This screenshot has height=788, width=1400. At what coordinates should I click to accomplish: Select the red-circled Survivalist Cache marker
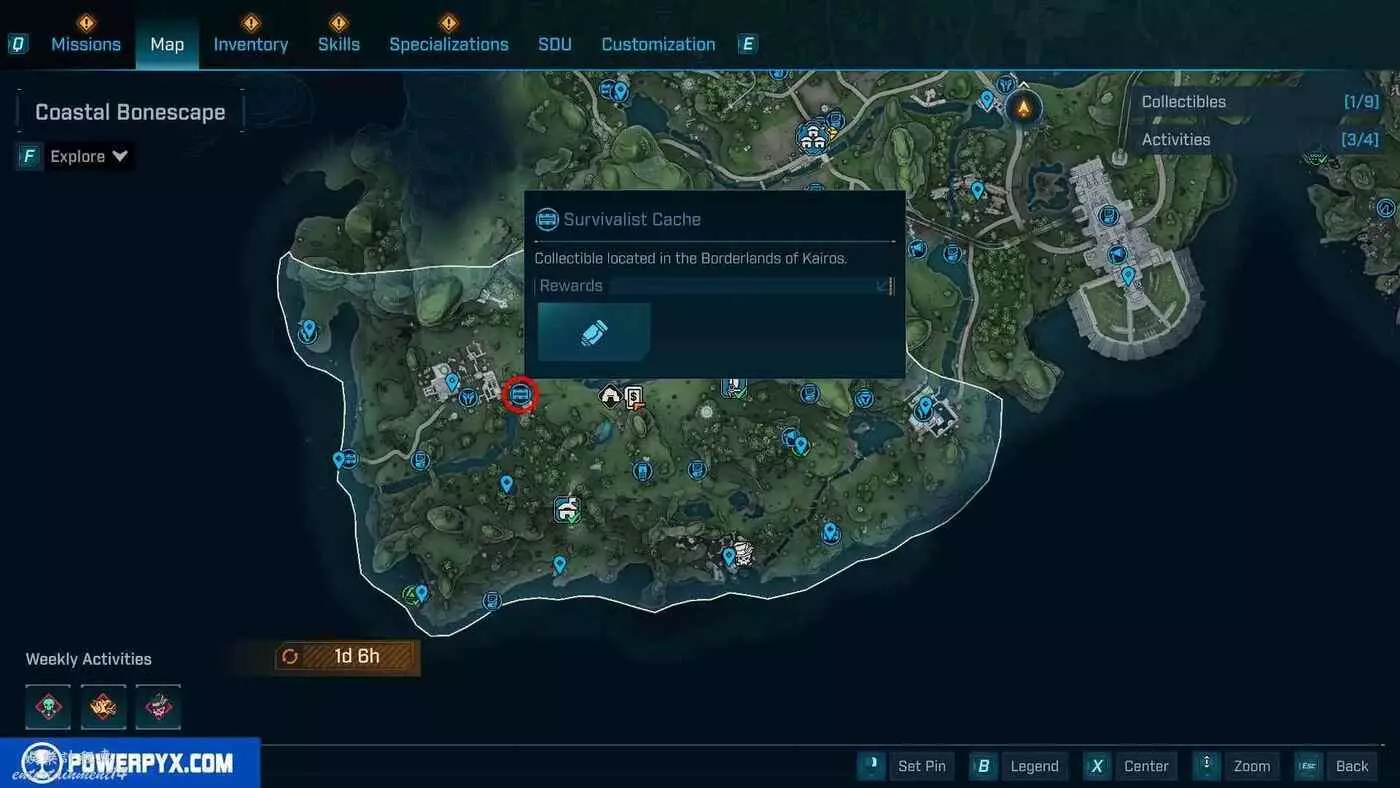pyautogui.click(x=519, y=395)
